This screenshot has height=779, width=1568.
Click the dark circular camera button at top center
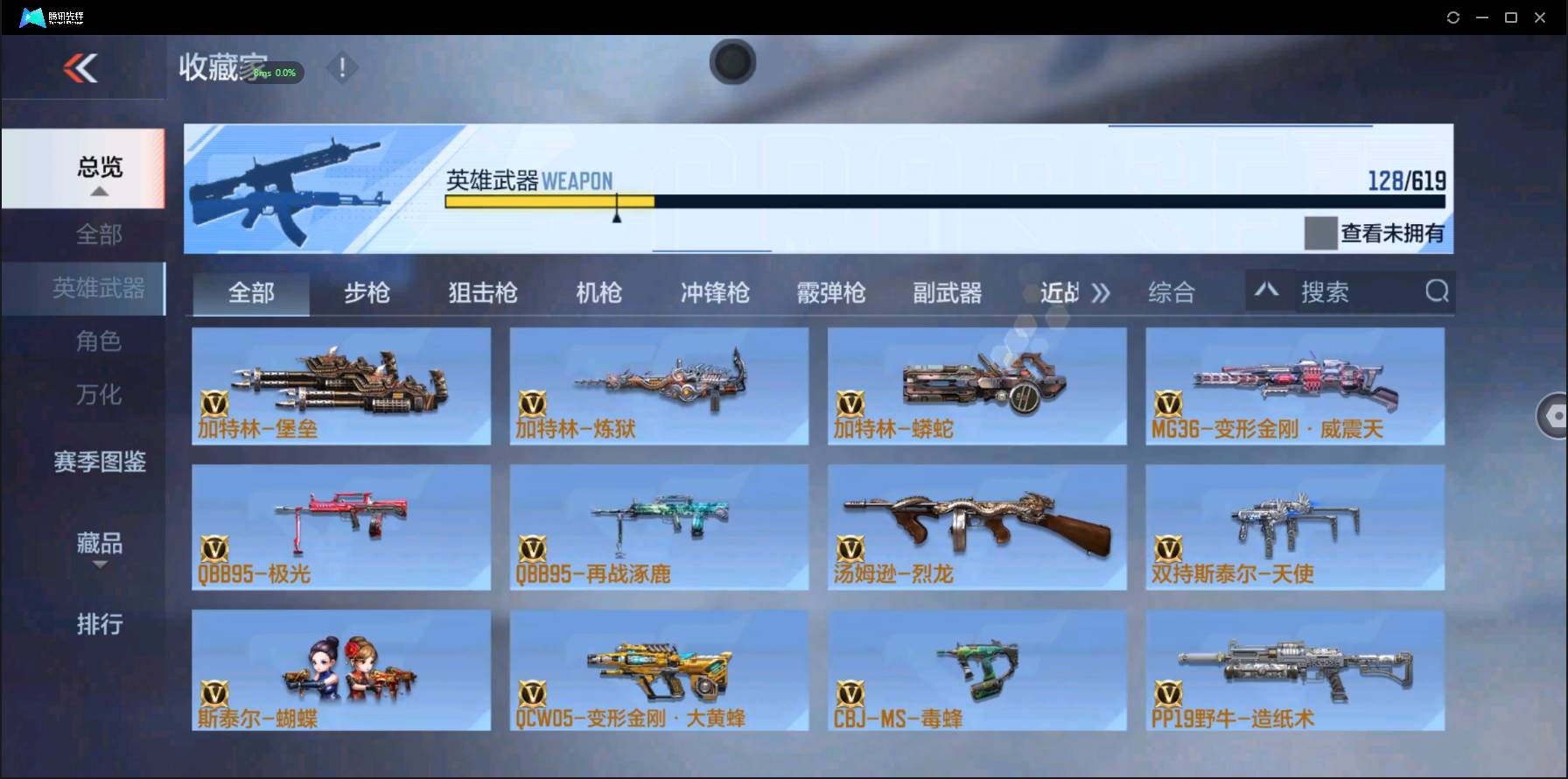732,62
